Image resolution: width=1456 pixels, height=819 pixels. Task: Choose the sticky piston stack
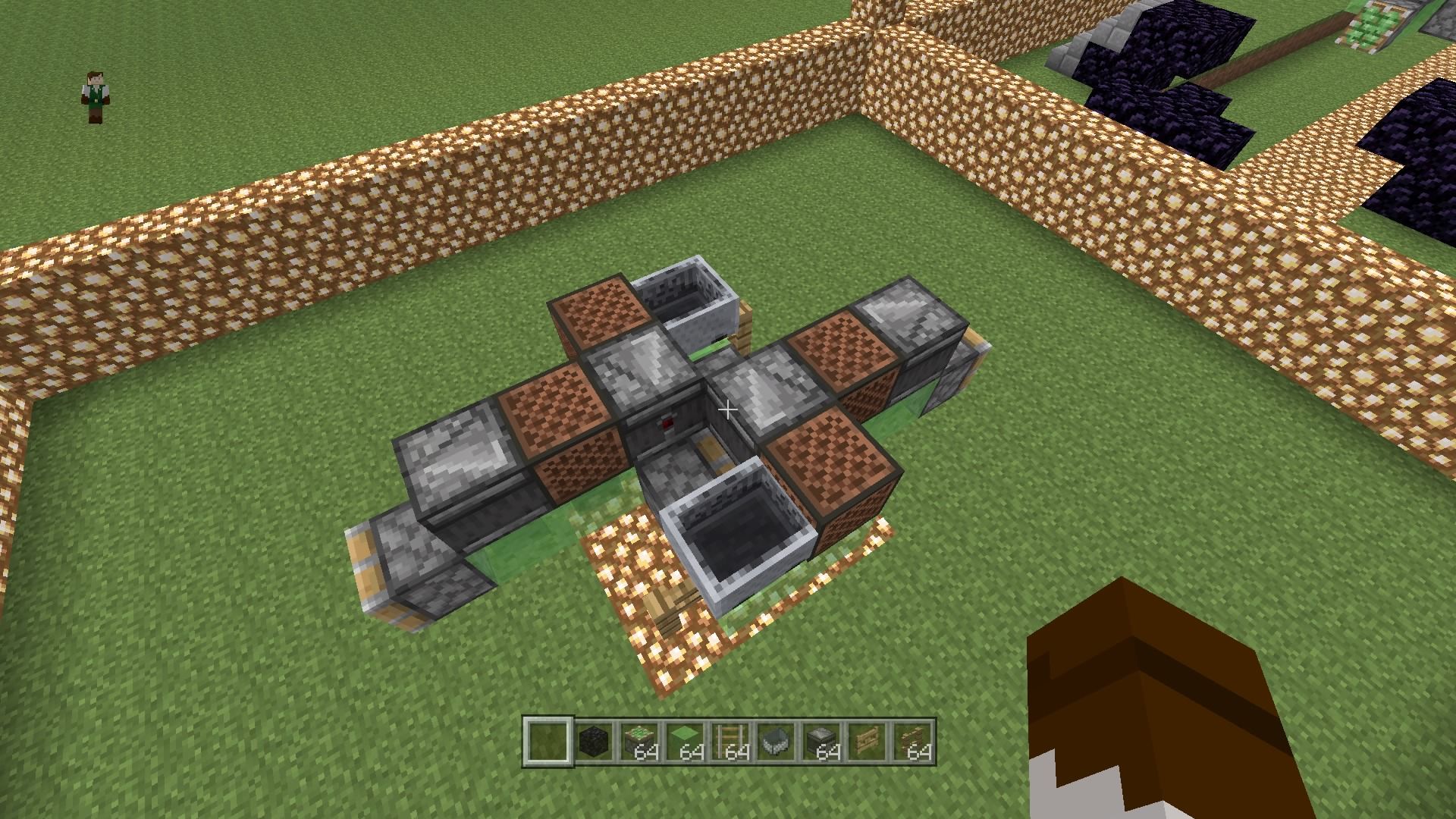pyautogui.click(x=639, y=741)
